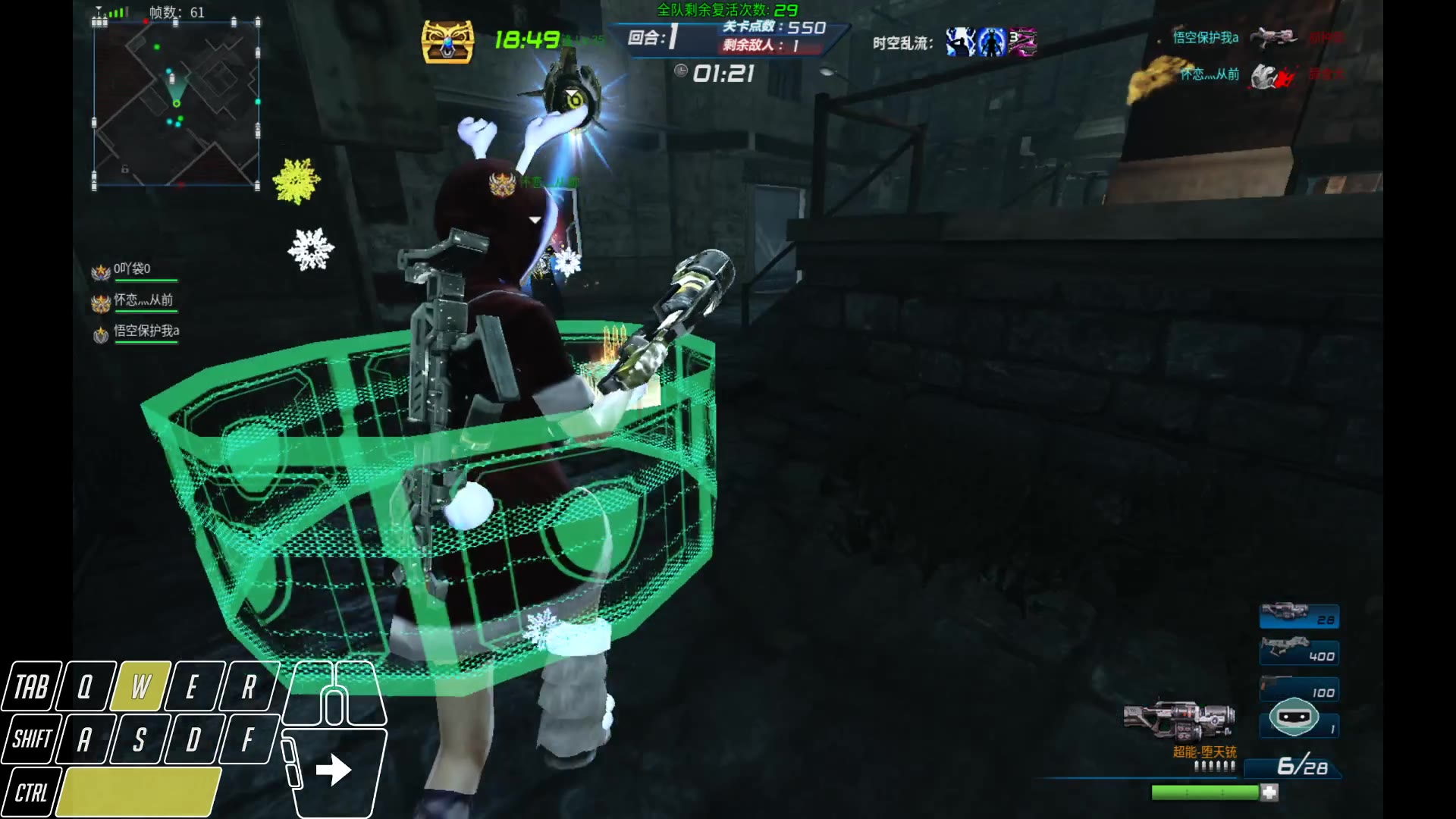
Task: Open the radar minimap
Action: 176,104
